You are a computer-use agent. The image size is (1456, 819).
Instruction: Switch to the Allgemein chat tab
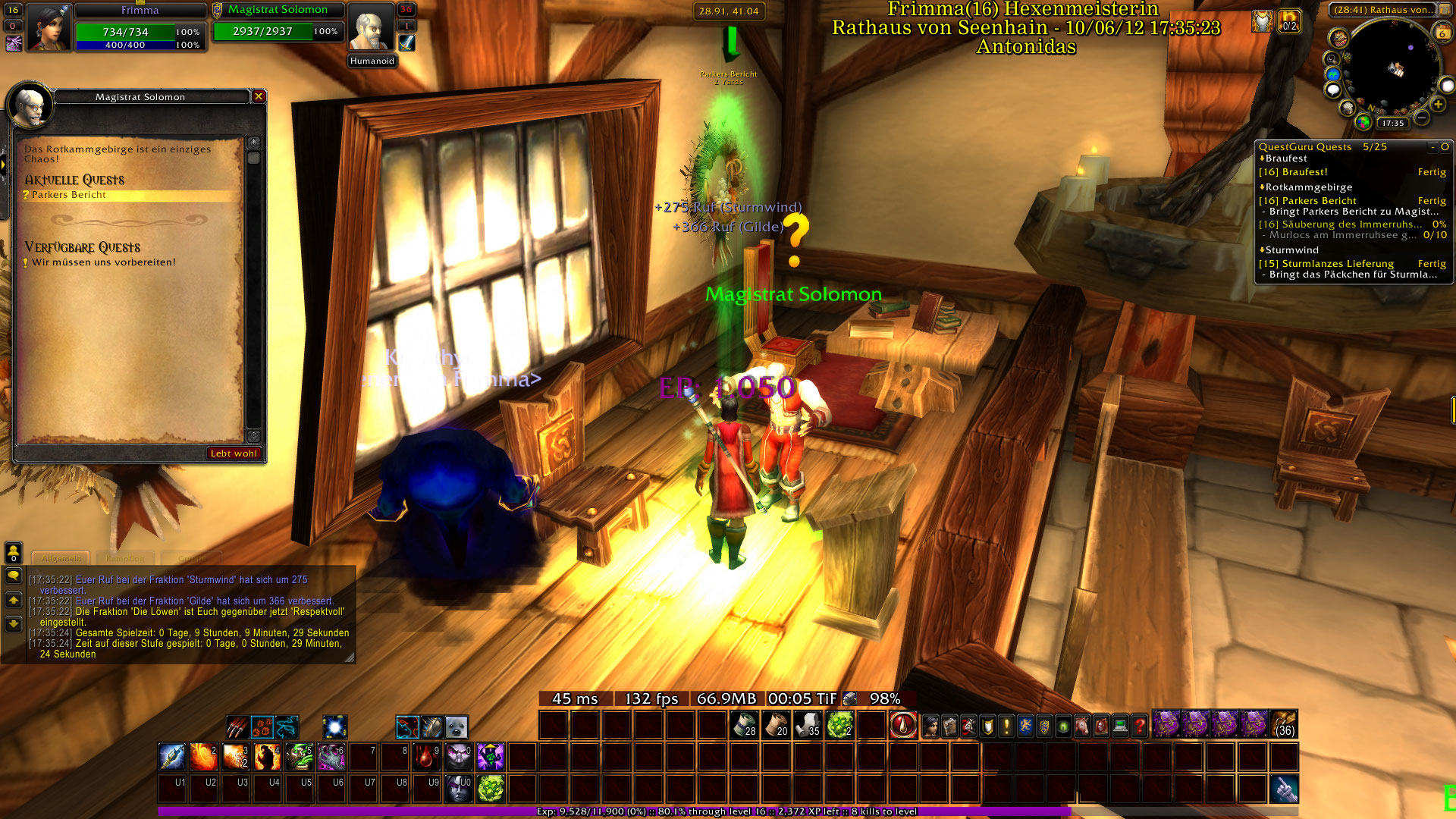click(x=61, y=558)
